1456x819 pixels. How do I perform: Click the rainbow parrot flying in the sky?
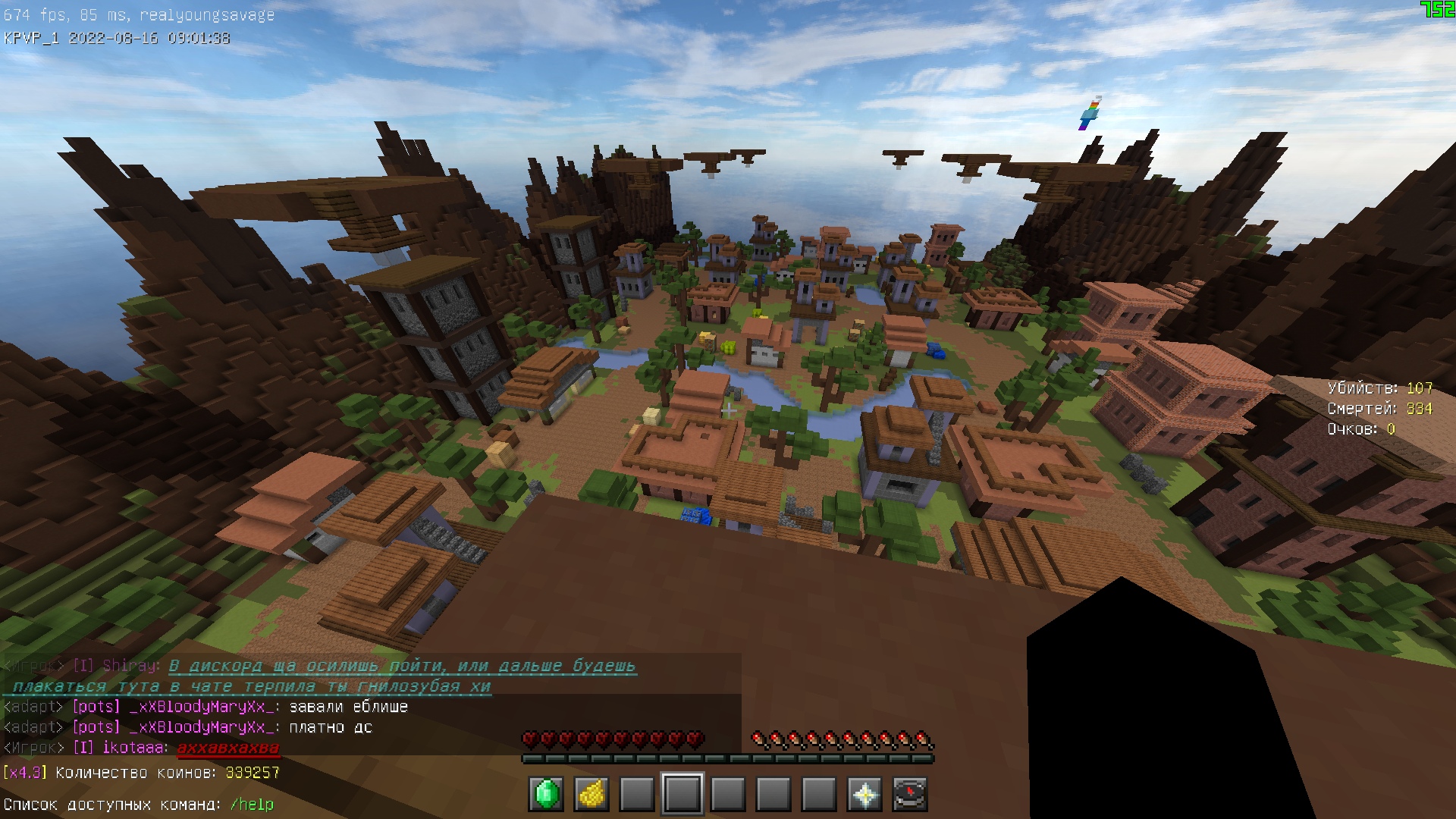[1090, 112]
